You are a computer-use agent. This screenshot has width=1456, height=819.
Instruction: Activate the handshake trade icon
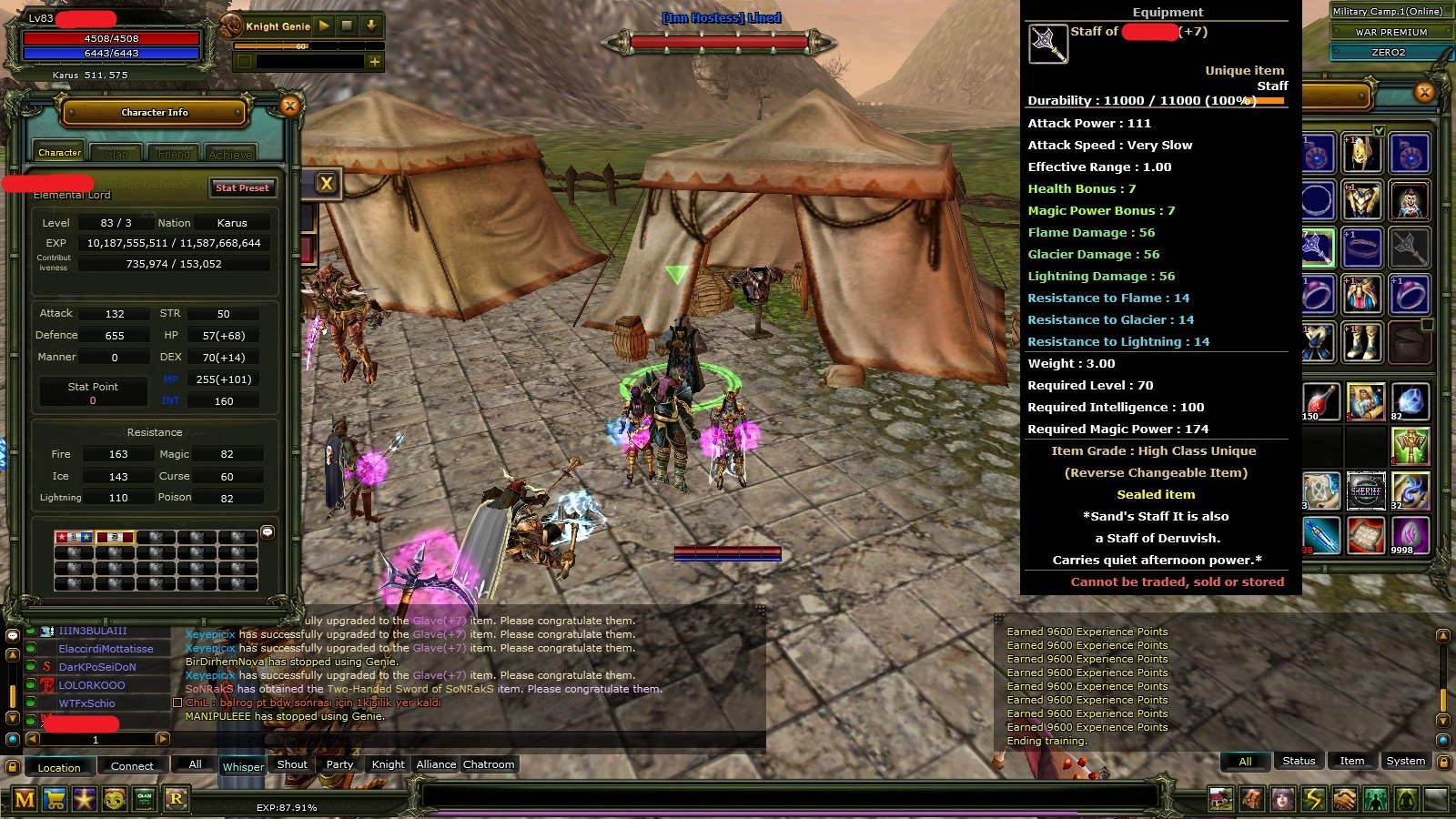pos(1344,799)
